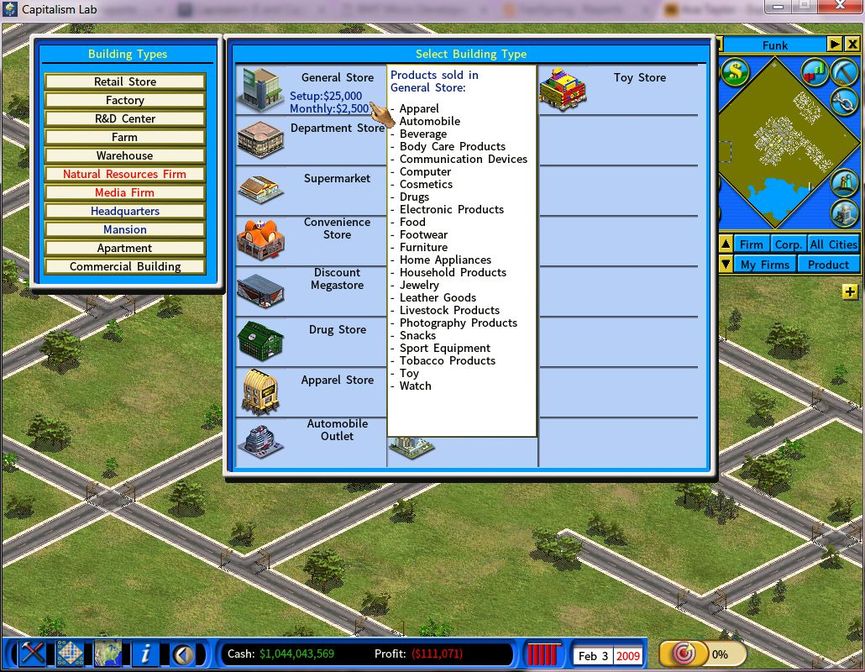Image resolution: width=865 pixels, height=672 pixels.
Task: Open Headquarters building option
Action: point(125,211)
